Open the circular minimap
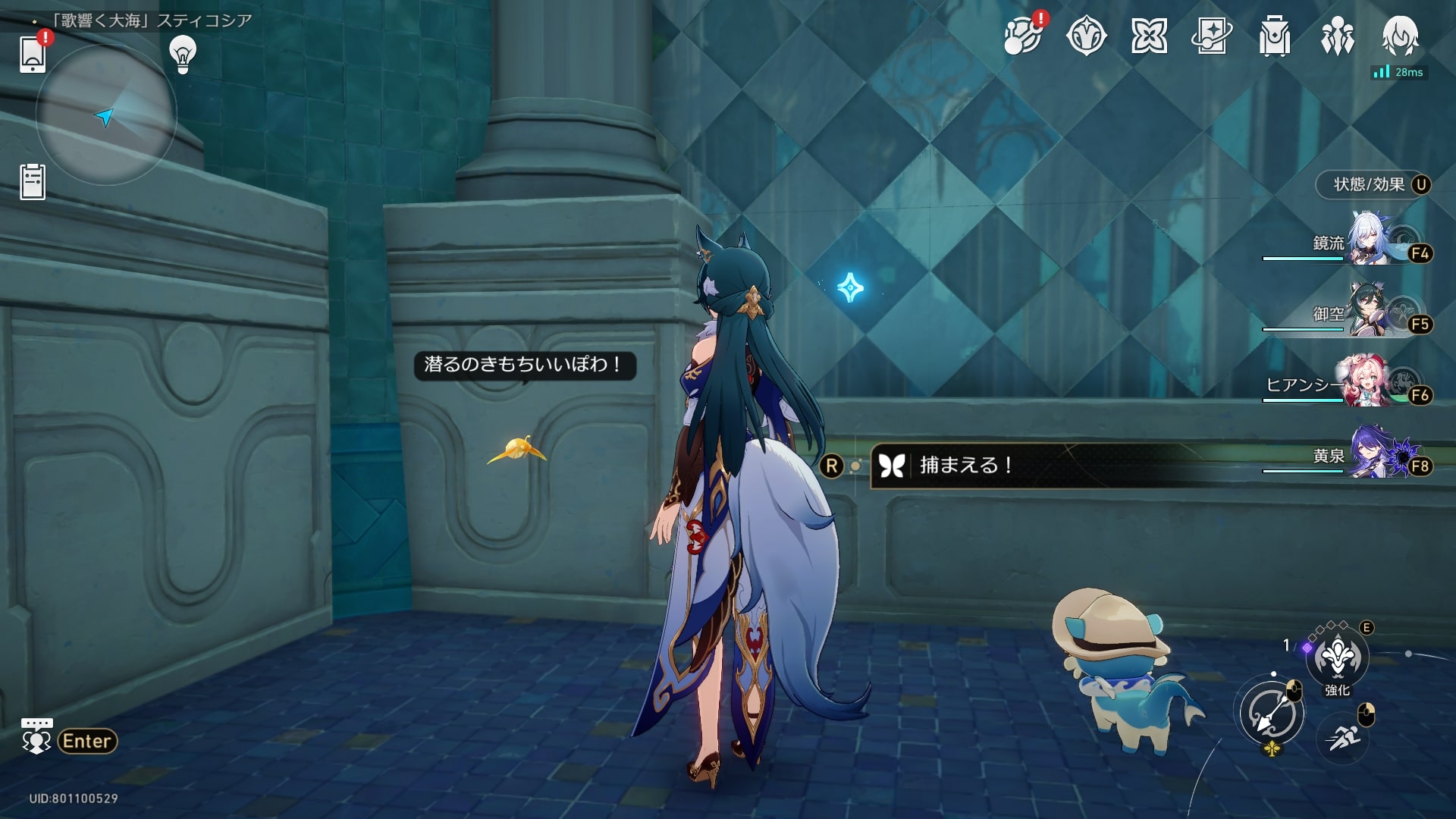The height and width of the screenshot is (819, 1456). pyautogui.click(x=106, y=115)
